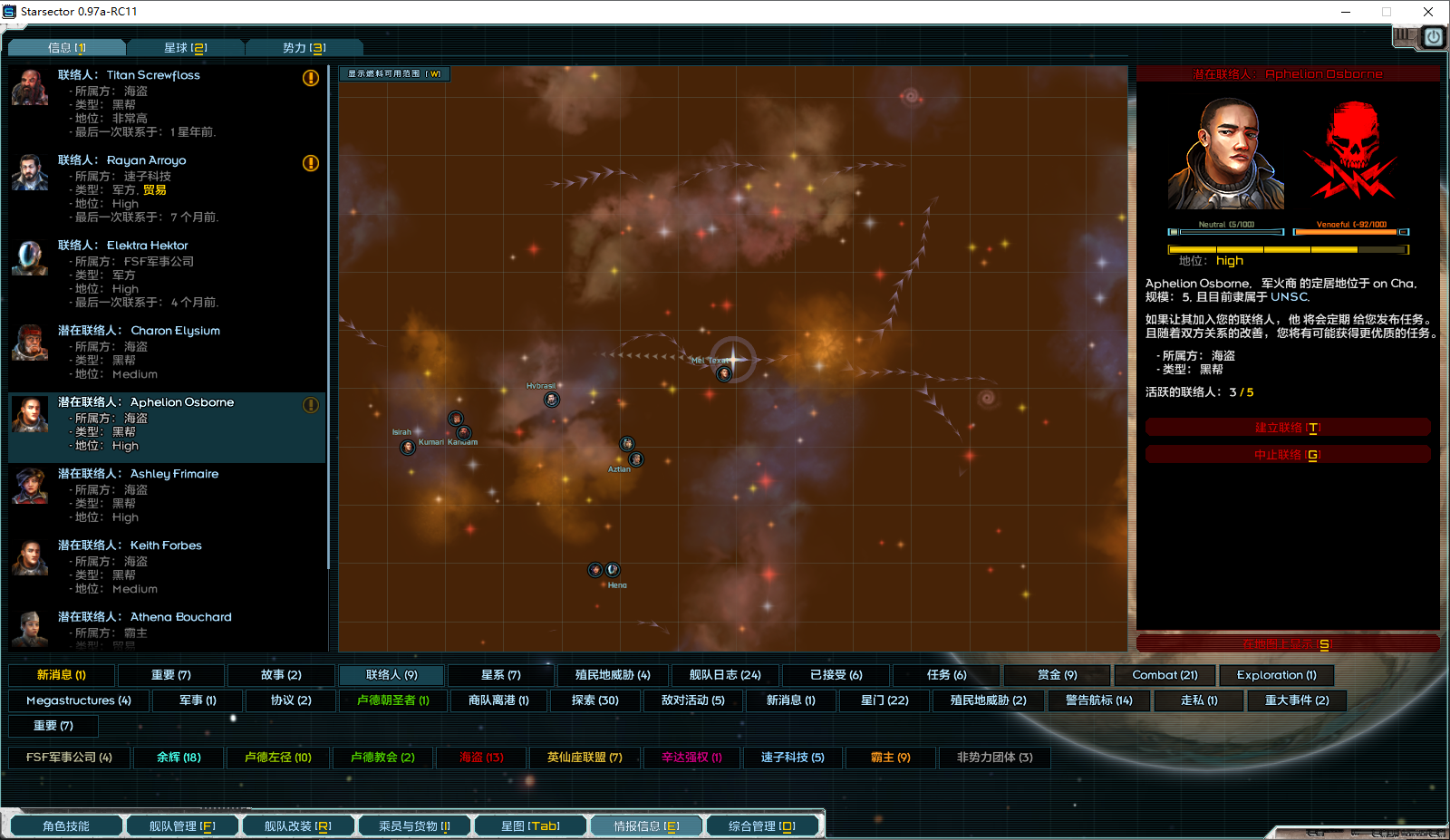The height and width of the screenshot is (840, 1450).
Task: Click the power button in top-right corner
Action: pyautogui.click(x=1433, y=37)
